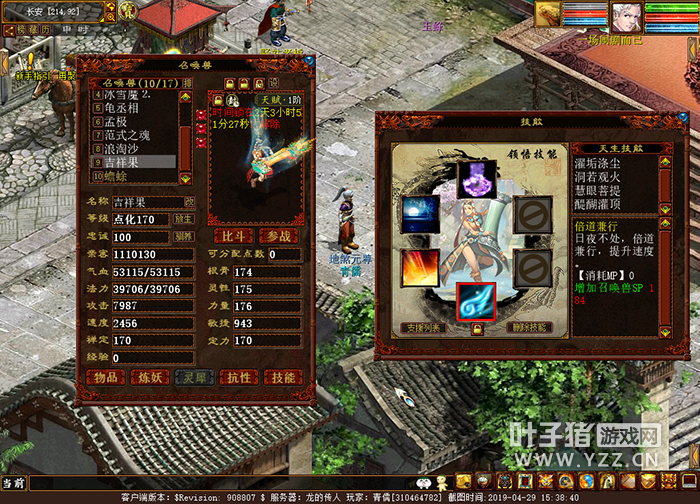
Task: Select the fire burst skill icon
Action: [x=419, y=268]
